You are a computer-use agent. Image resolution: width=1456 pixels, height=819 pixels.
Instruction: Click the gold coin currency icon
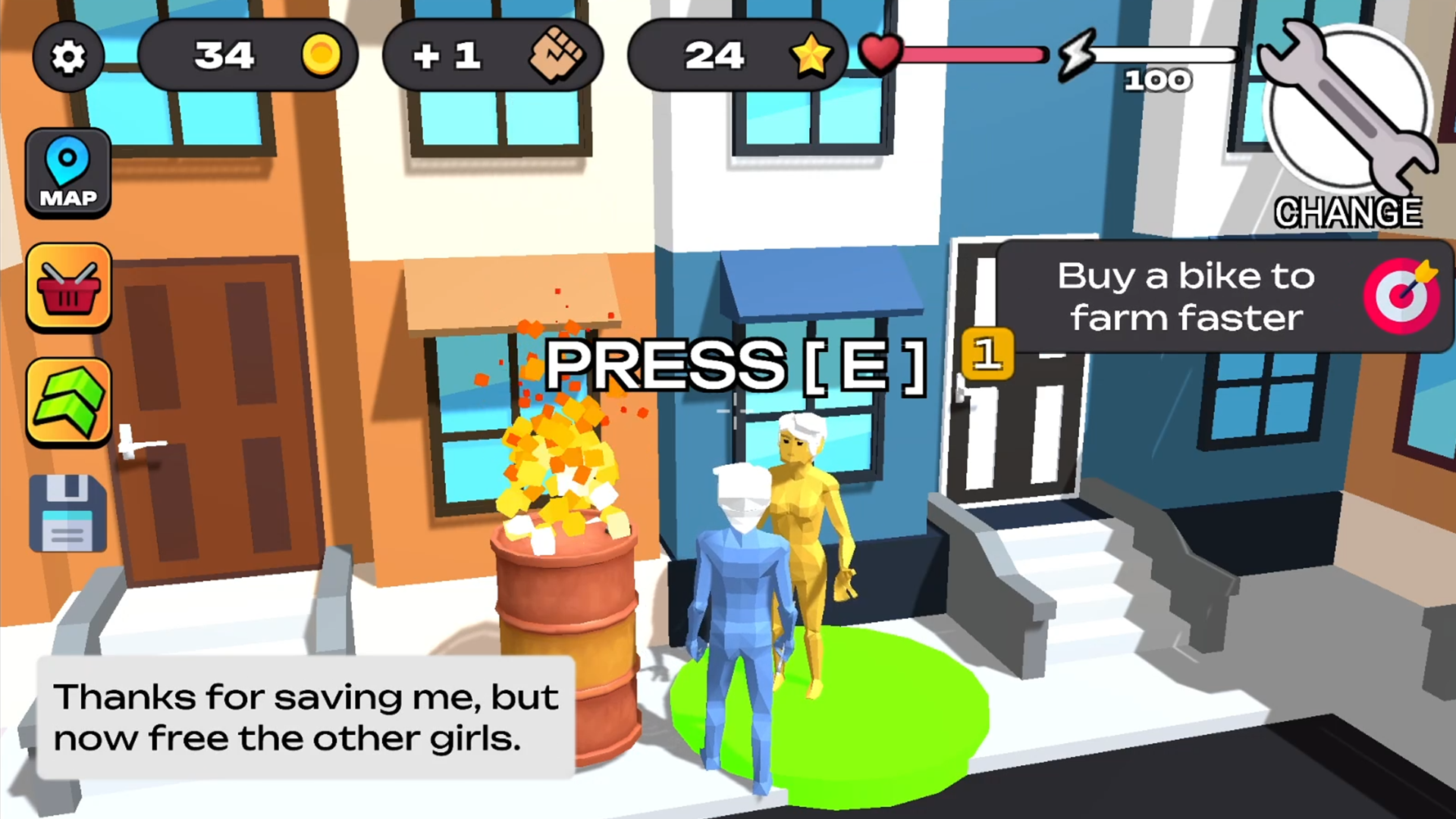322,54
